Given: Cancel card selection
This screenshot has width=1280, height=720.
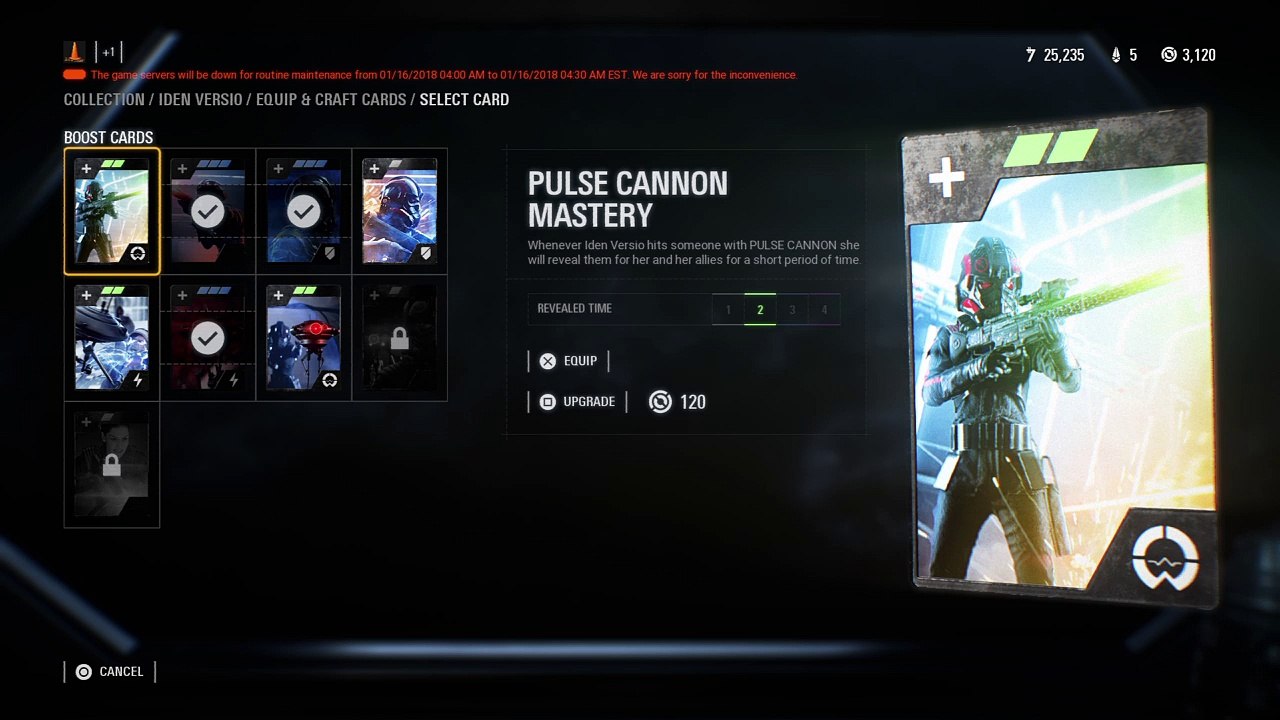Looking at the screenshot, I should [x=110, y=672].
